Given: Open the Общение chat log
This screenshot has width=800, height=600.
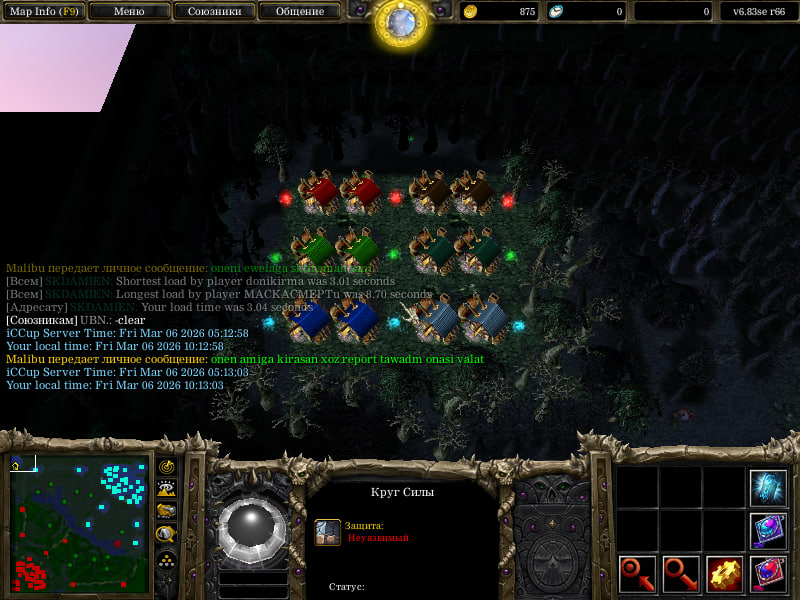Looking at the screenshot, I should [x=299, y=11].
